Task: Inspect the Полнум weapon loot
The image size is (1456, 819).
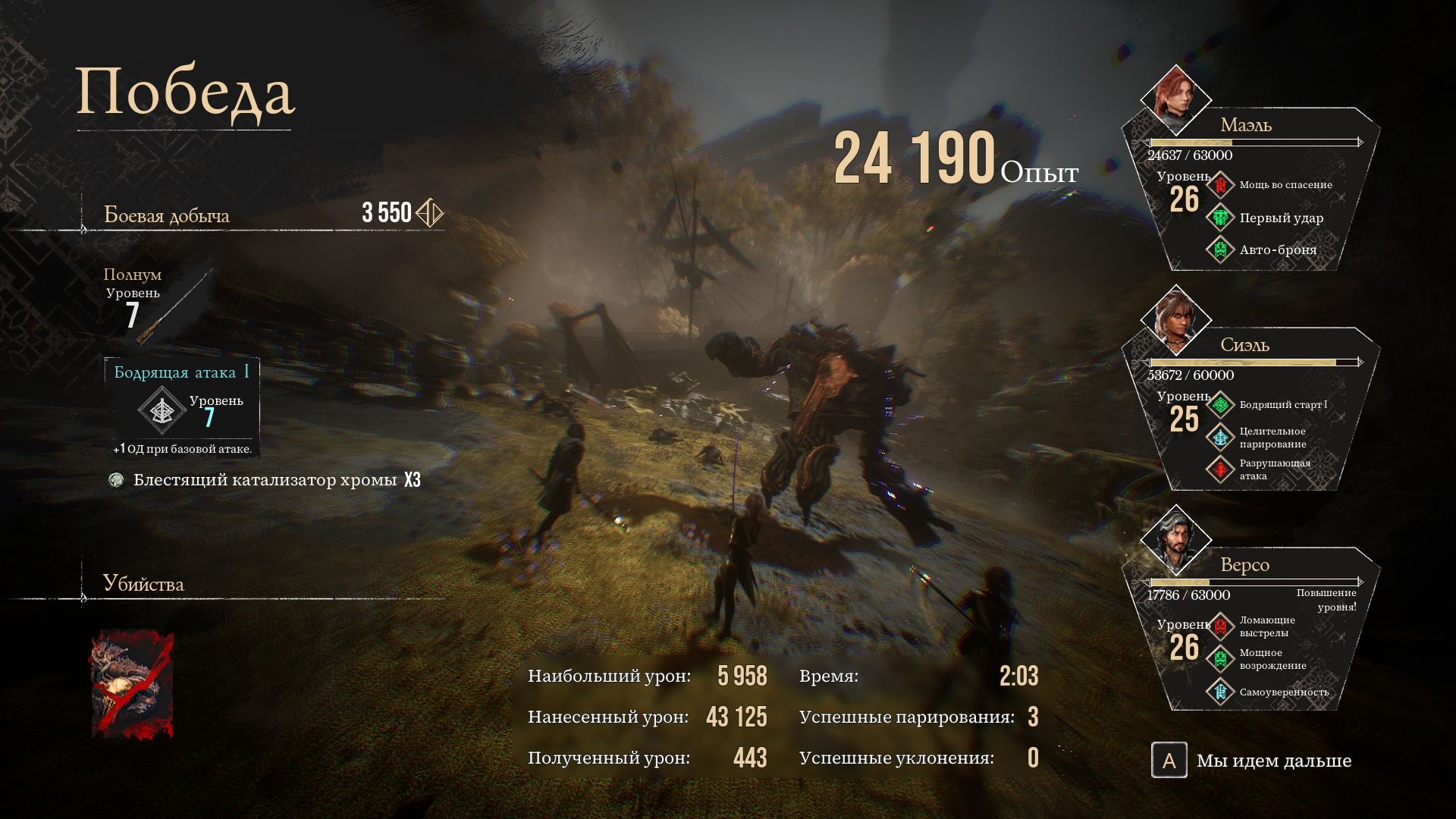Action: (180, 303)
